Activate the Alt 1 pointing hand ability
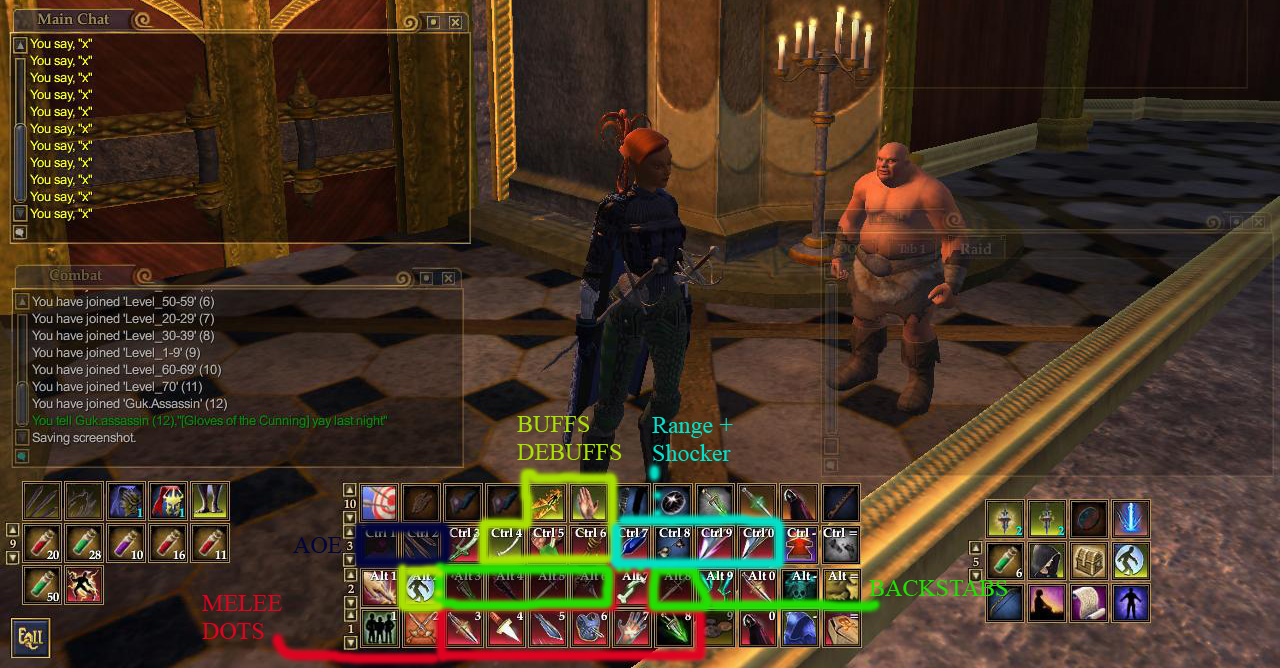The width and height of the screenshot is (1280, 668). click(x=379, y=587)
